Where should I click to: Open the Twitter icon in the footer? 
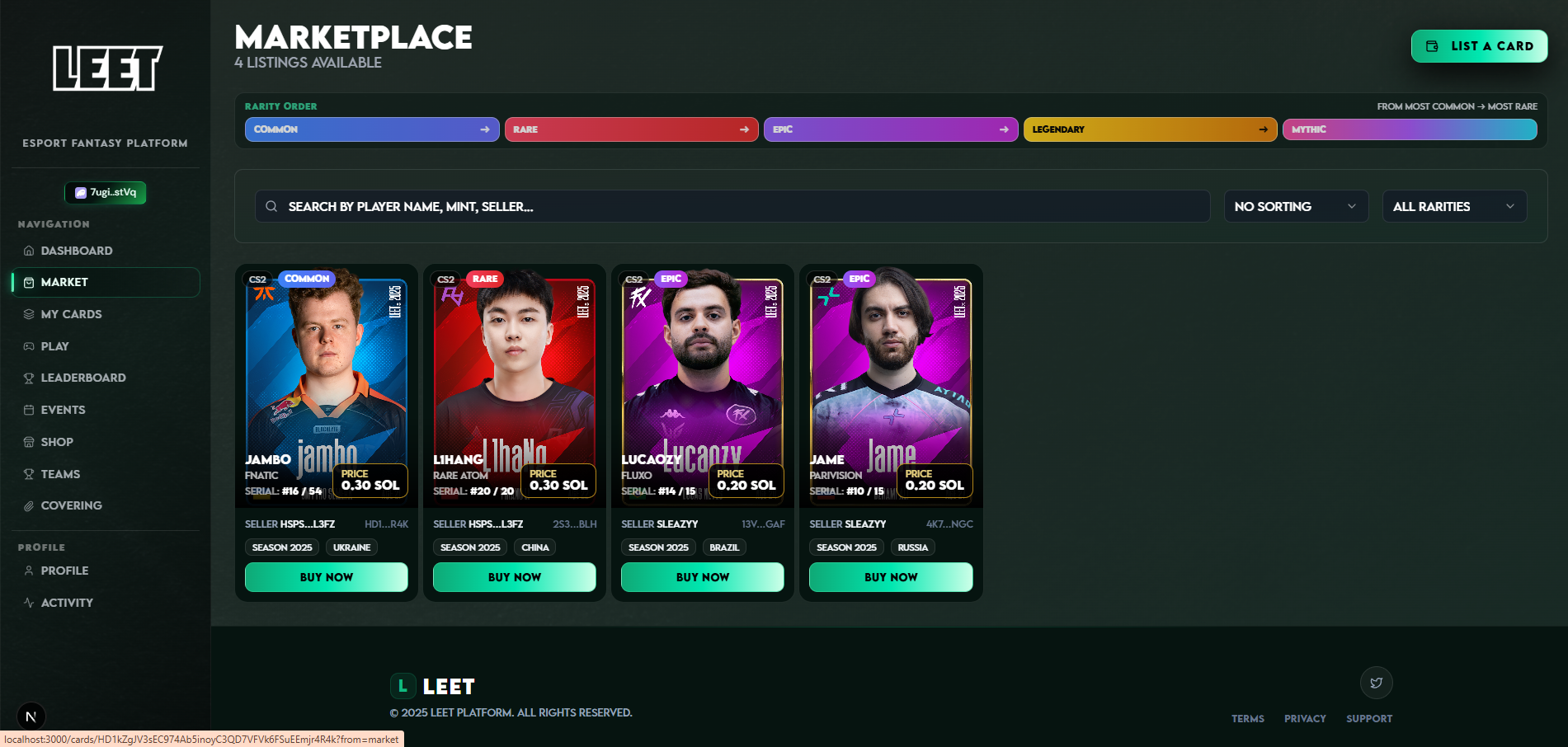[1375, 683]
